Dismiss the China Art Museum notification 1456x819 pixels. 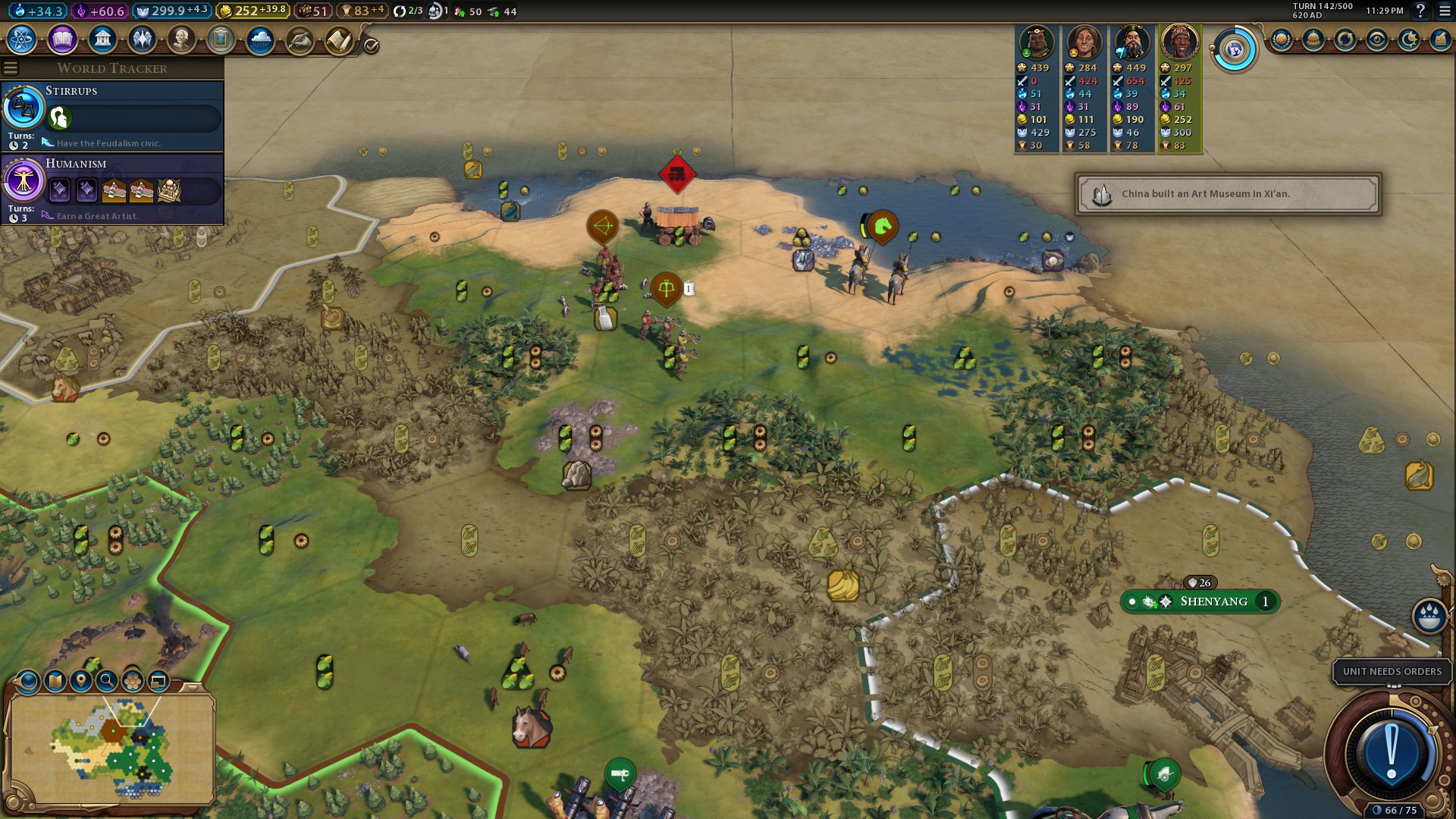coord(1227,194)
